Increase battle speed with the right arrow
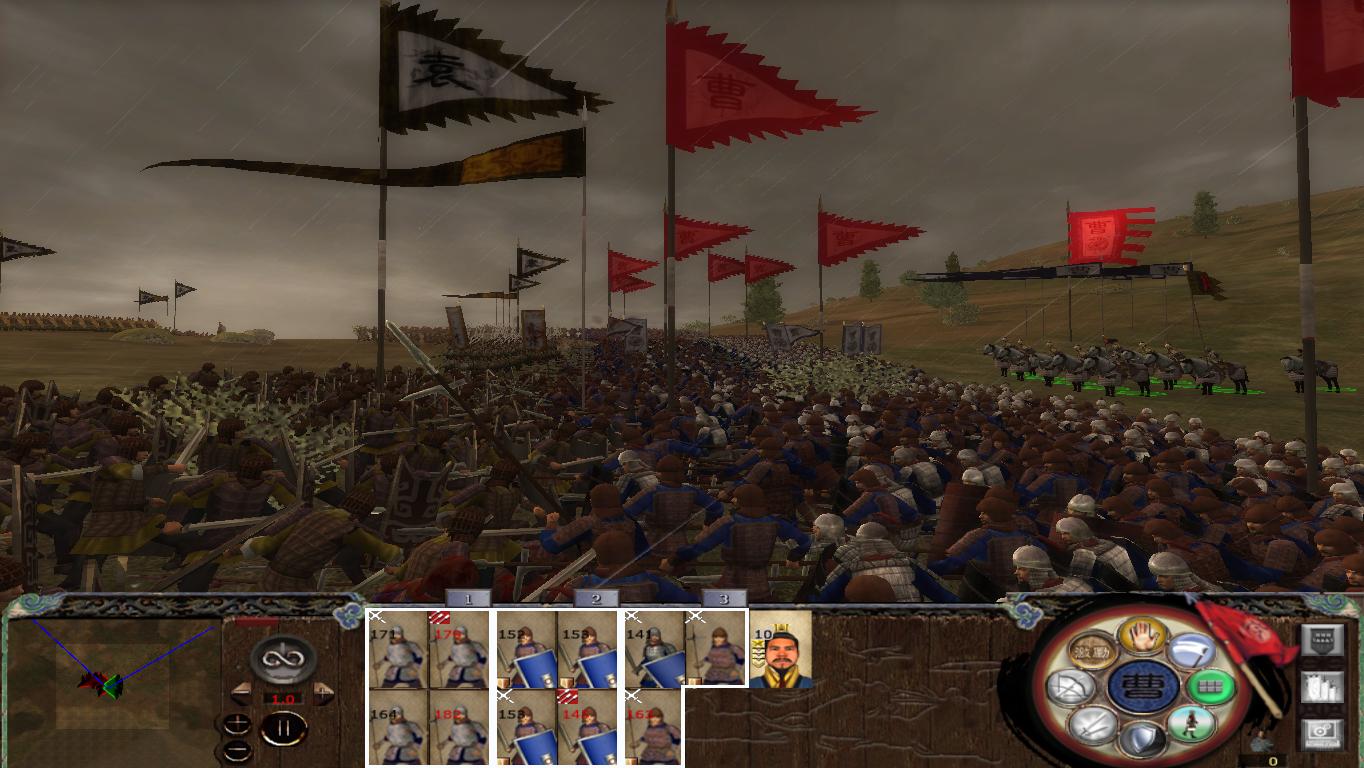 pos(322,692)
